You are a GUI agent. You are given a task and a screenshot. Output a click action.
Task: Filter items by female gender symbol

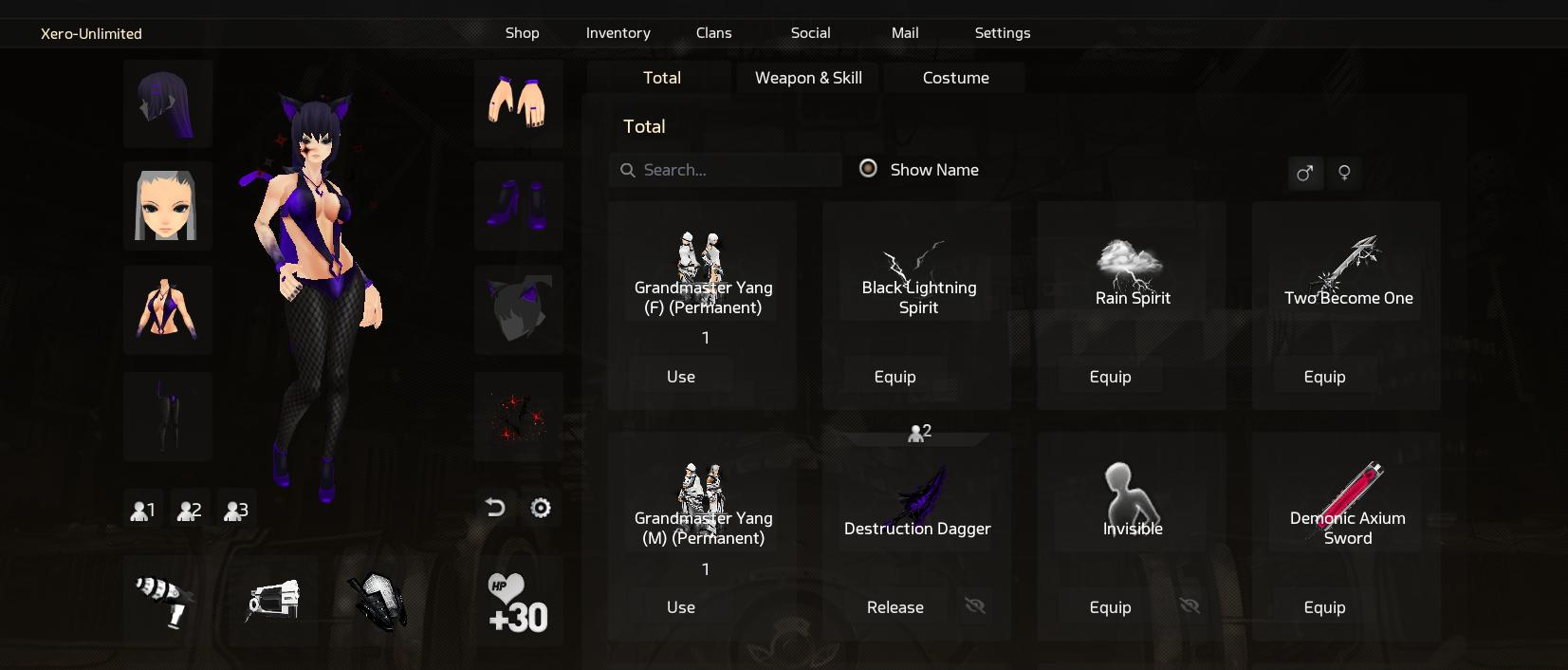coord(1344,173)
